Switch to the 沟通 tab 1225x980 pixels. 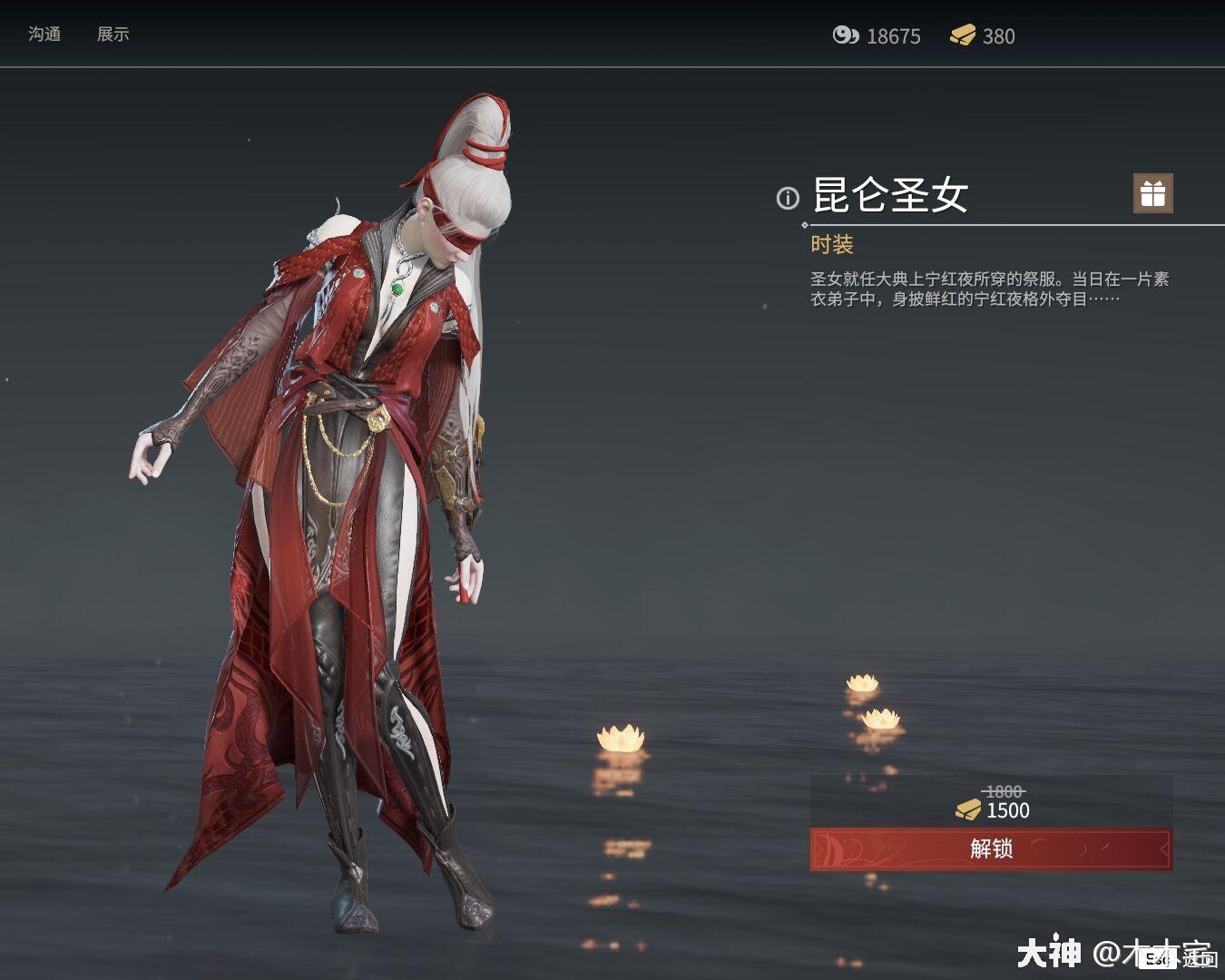coord(46,34)
